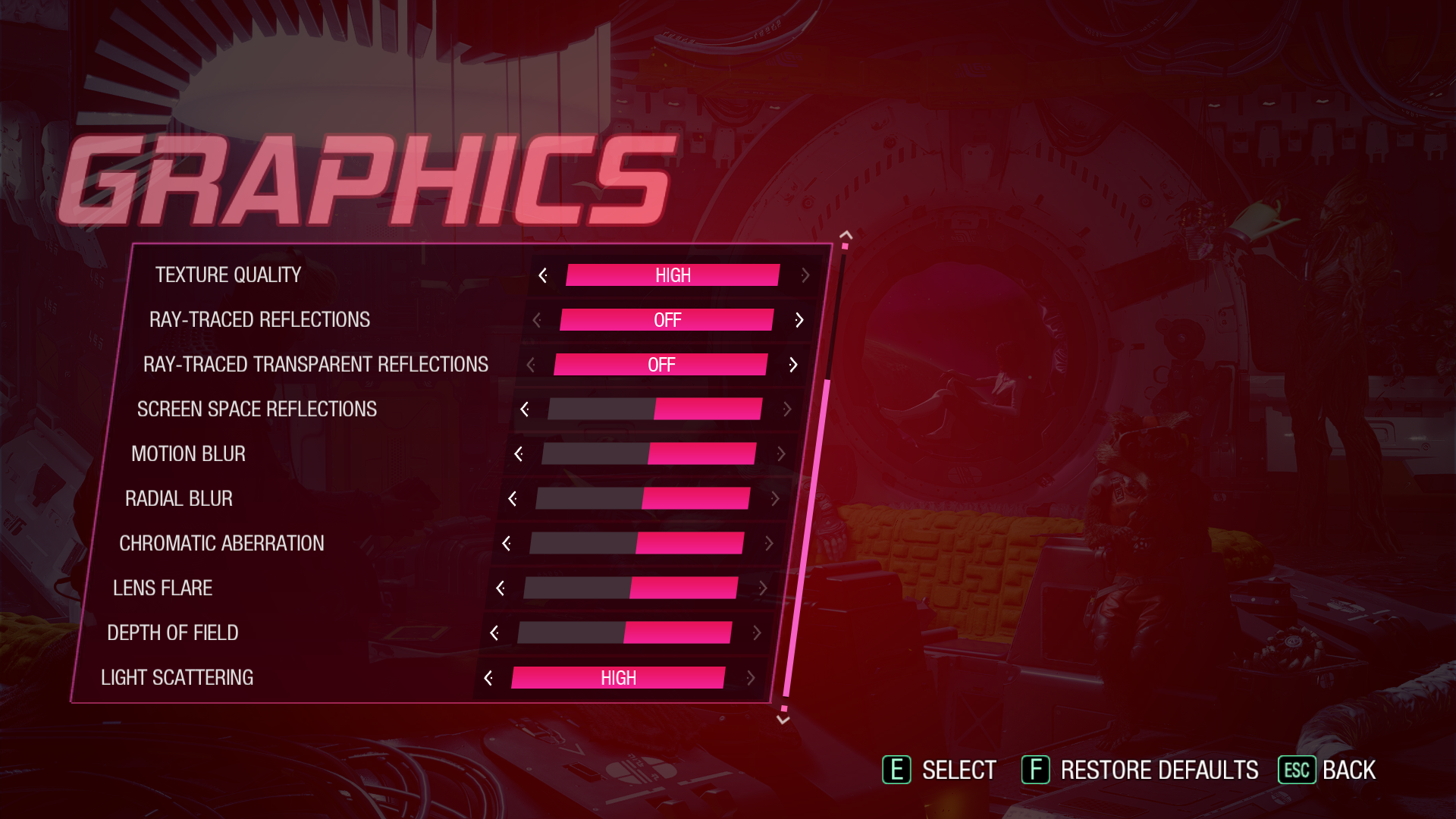Turn off Lens Flare via left arrow
1456x819 pixels.
(500, 588)
